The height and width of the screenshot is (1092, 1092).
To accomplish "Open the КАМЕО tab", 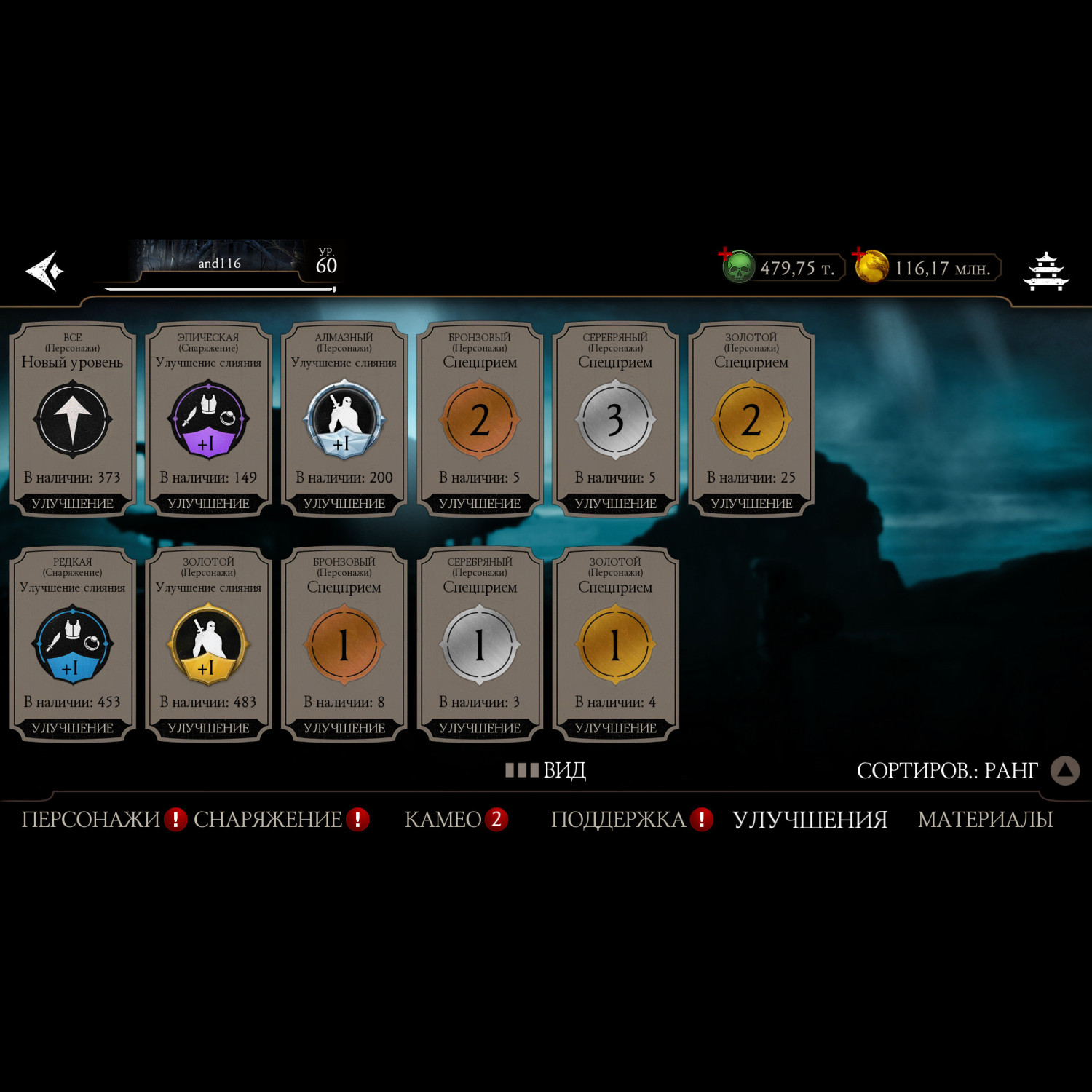I will coord(443,820).
